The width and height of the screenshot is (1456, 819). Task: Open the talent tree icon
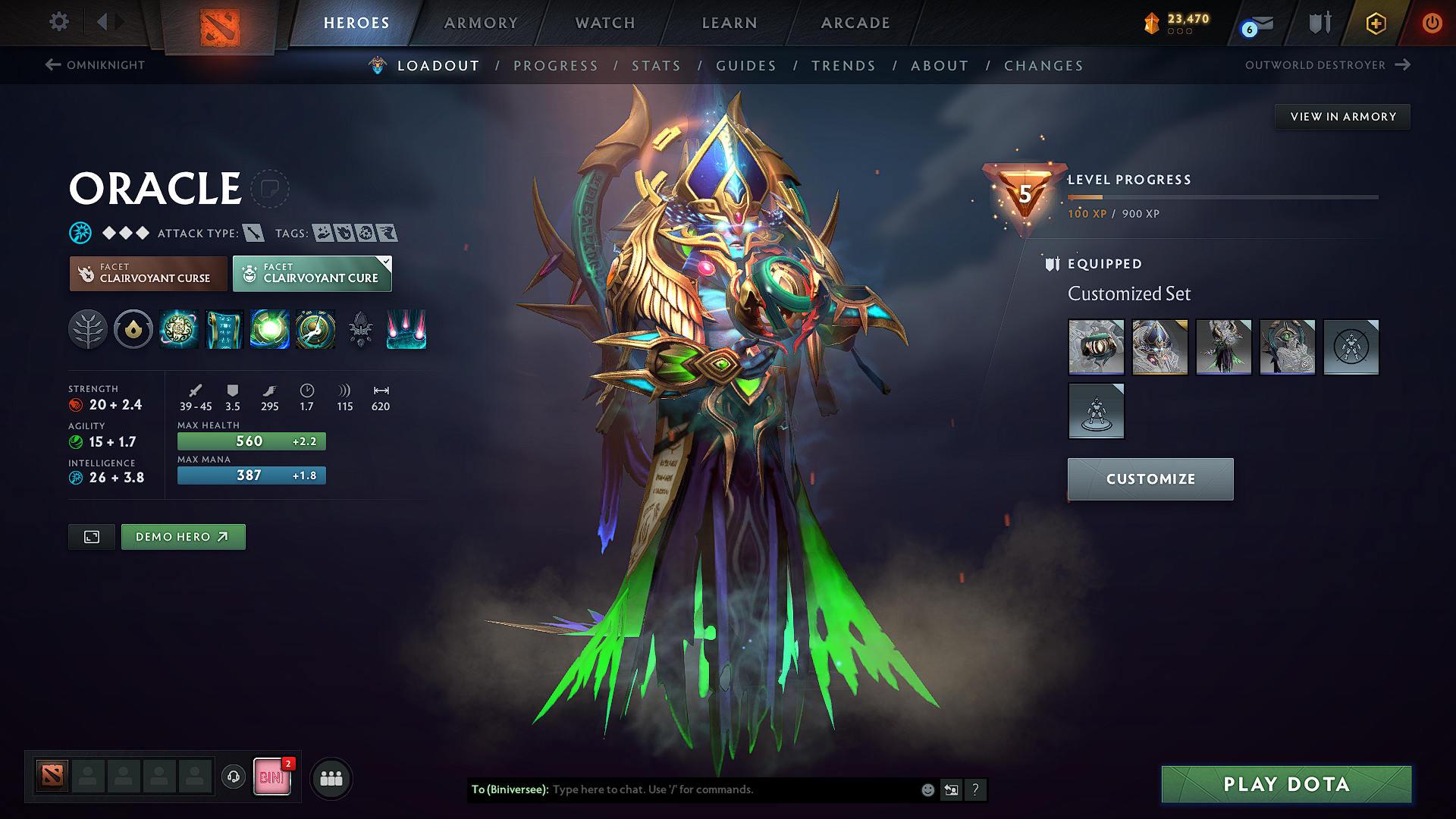[88, 330]
